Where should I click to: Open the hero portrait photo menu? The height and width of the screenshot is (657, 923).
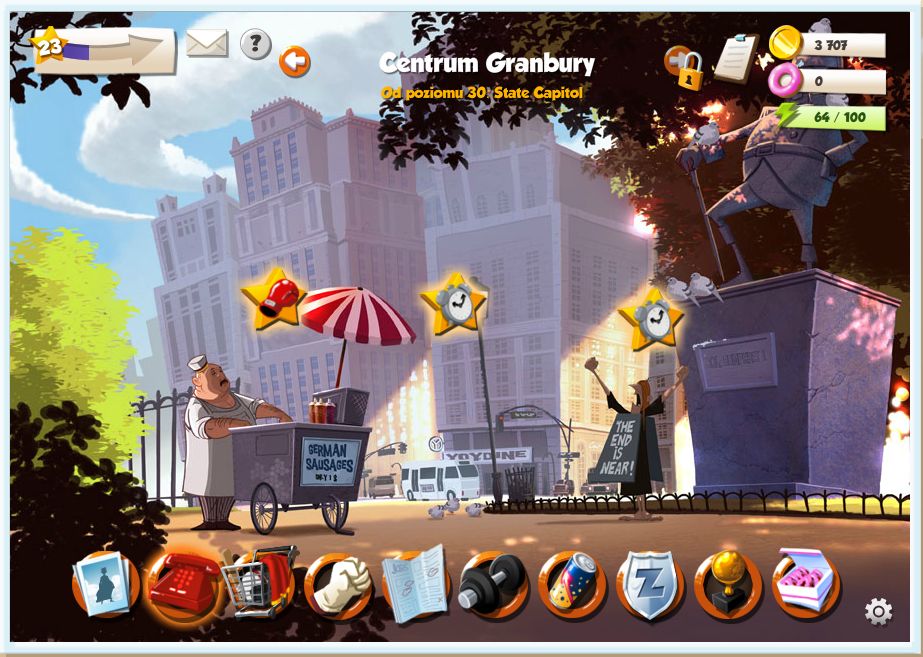pos(105,584)
